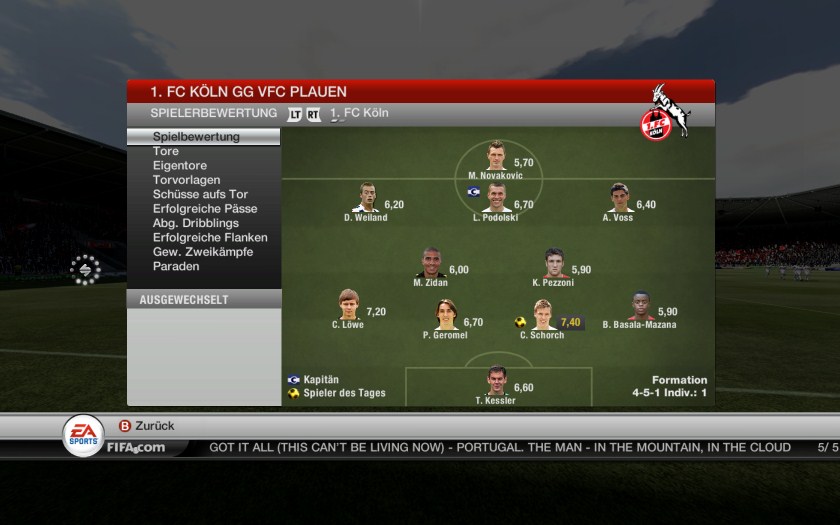Select the Spielbewertung stat entry

(x=196, y=137)
